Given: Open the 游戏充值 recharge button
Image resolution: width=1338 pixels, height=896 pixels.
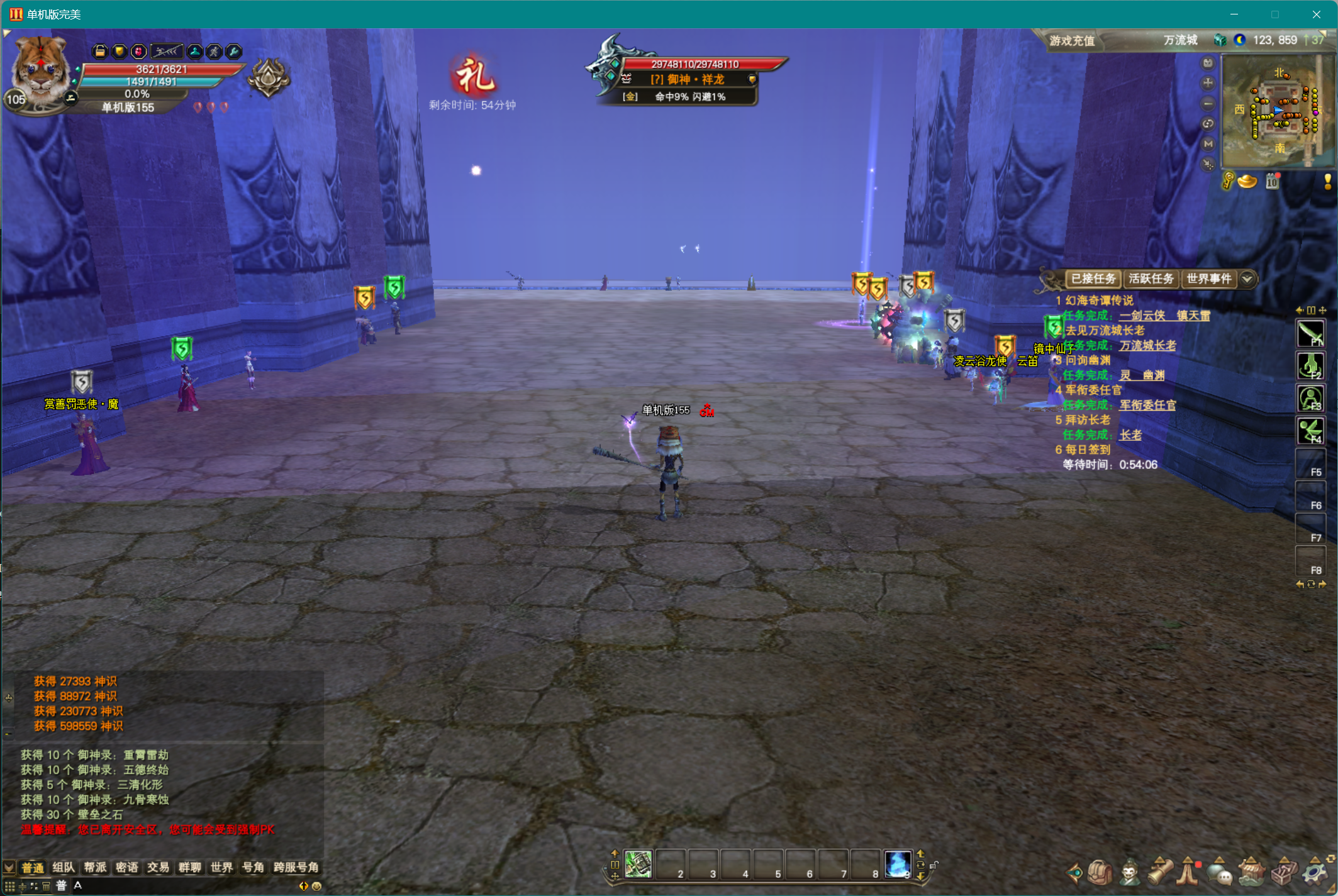Looking at the screenshot, I should point(1072,41).
